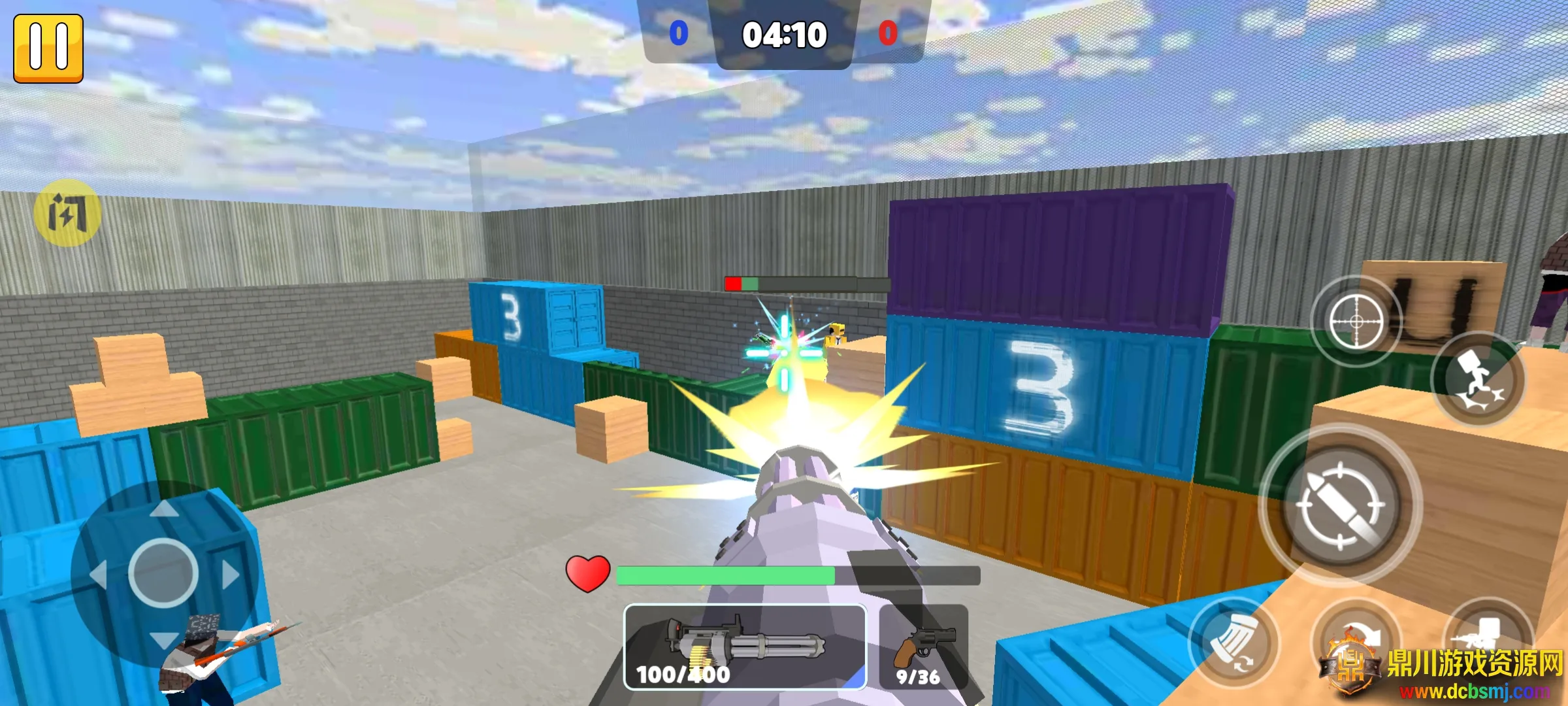Tap the bullet fire button
The width and height of the screenshot is (1568, 706).
pos(1341,504)
